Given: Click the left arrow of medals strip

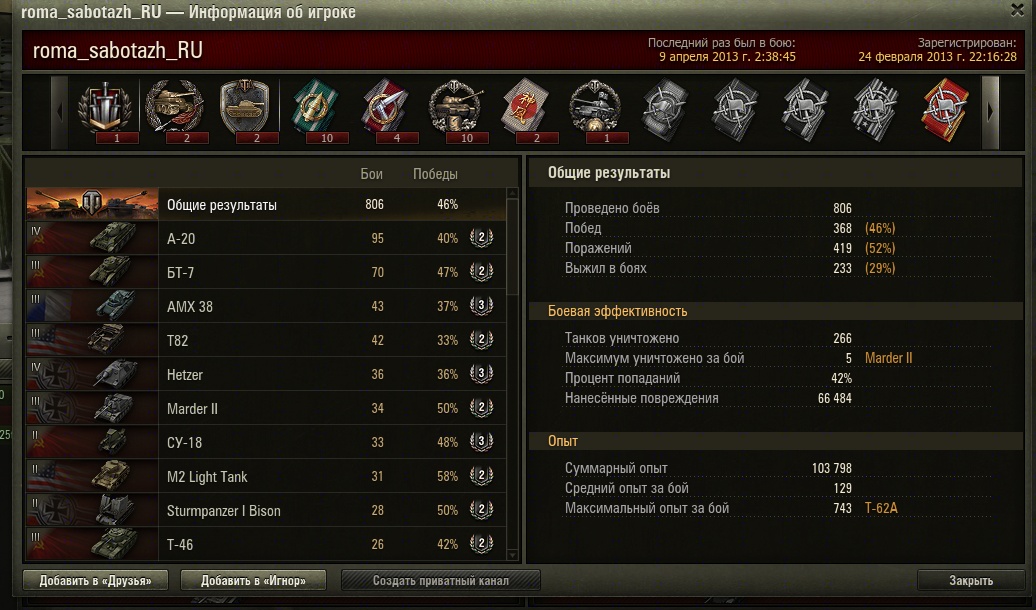Looking at the screenshot, I should (59, 110).
